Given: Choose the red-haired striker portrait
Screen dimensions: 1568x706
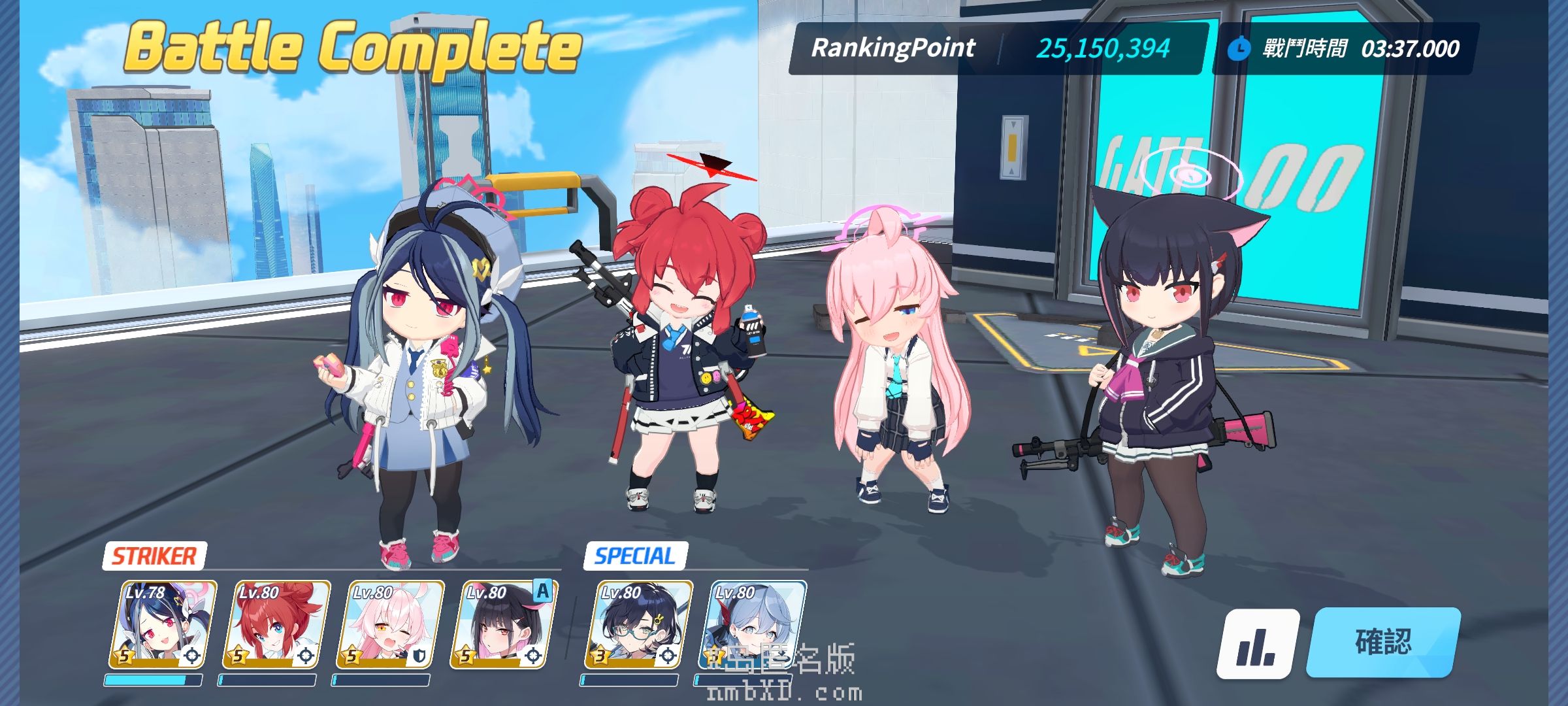Looking at the screenshot, I should pyautogui.click(x=276, y=625).
